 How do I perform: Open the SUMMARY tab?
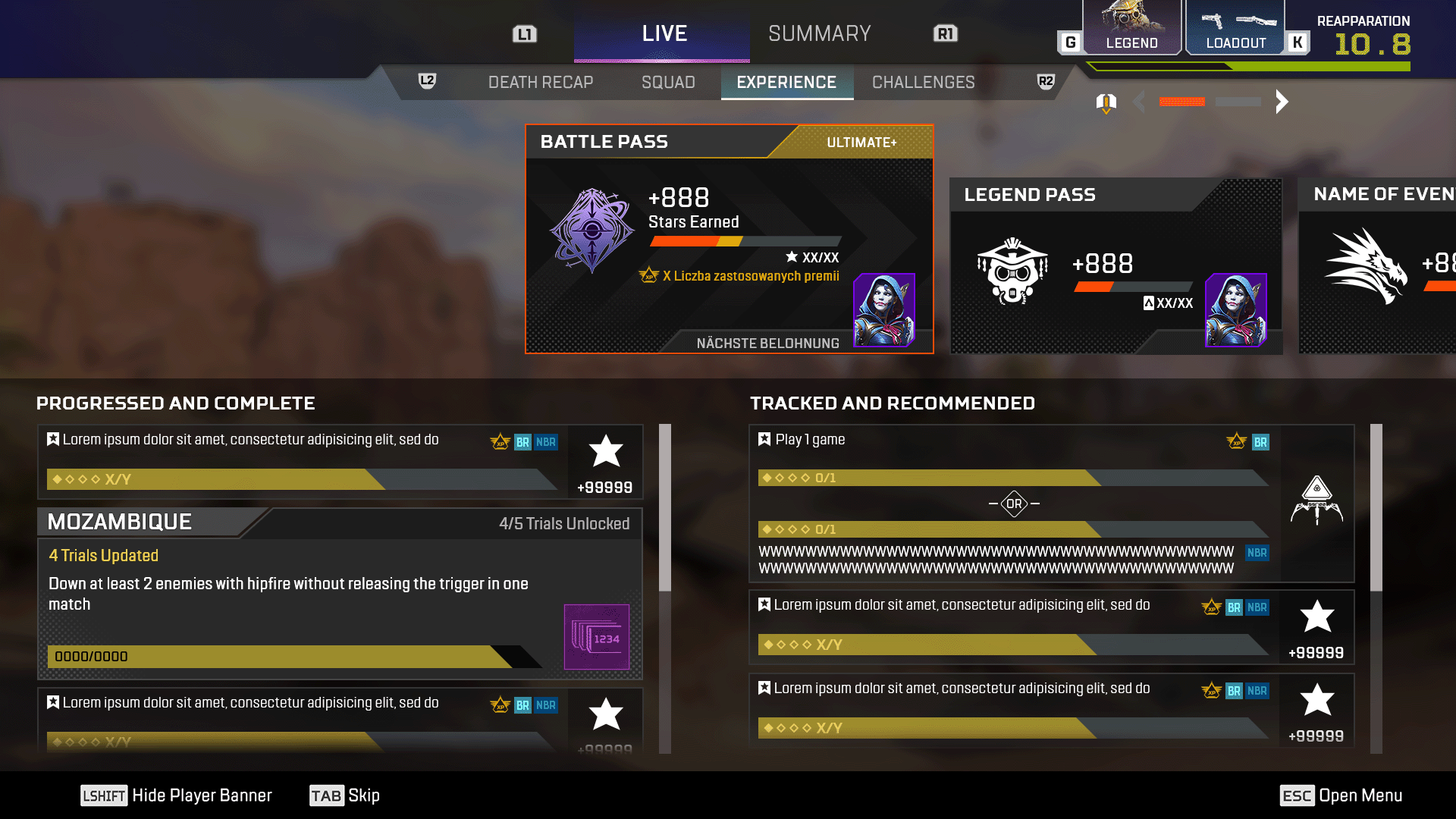(819, 34)
